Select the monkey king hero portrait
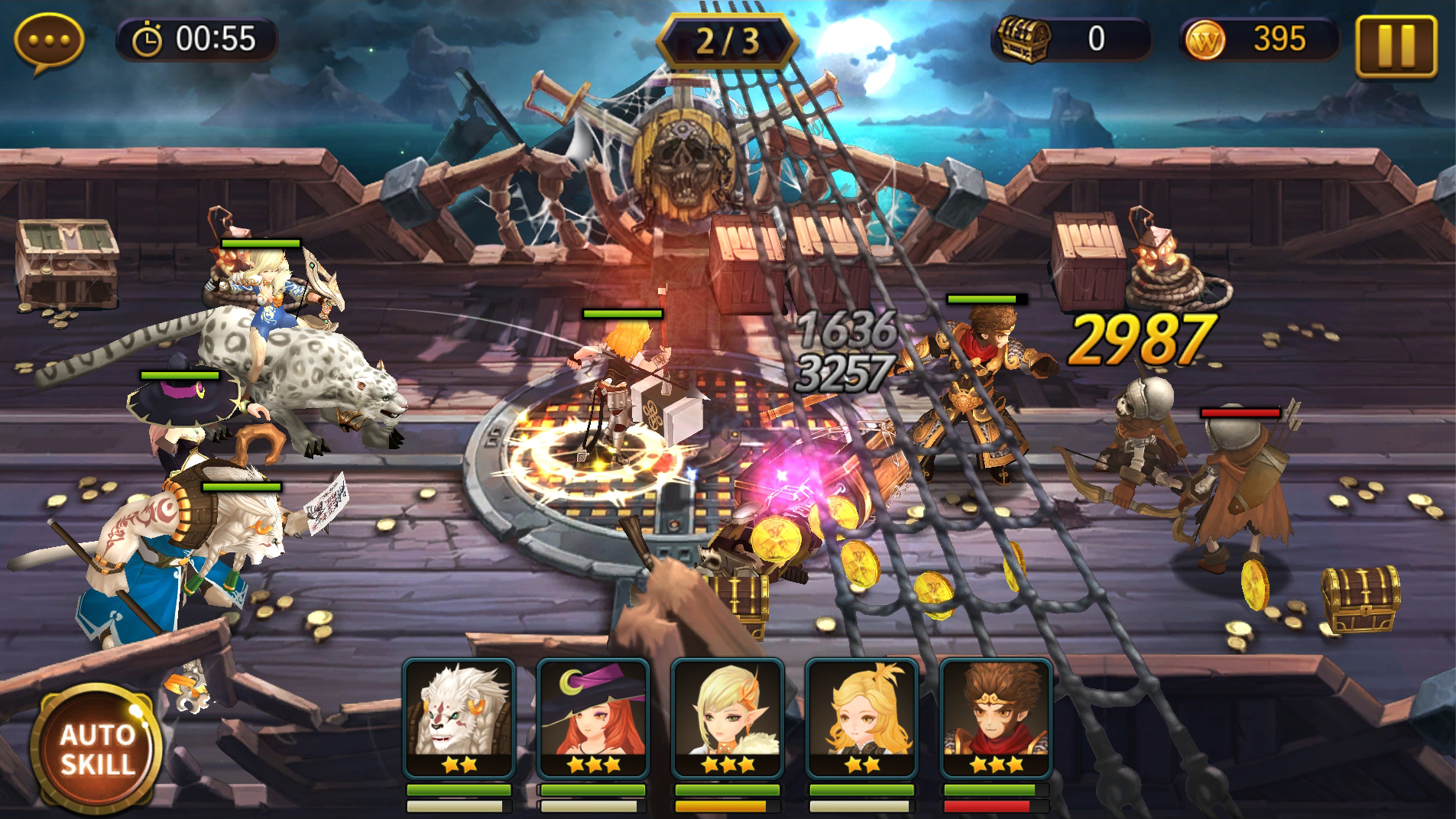Image resolution: width=1456 pixels, height=819 pixels. pos(995,717)
